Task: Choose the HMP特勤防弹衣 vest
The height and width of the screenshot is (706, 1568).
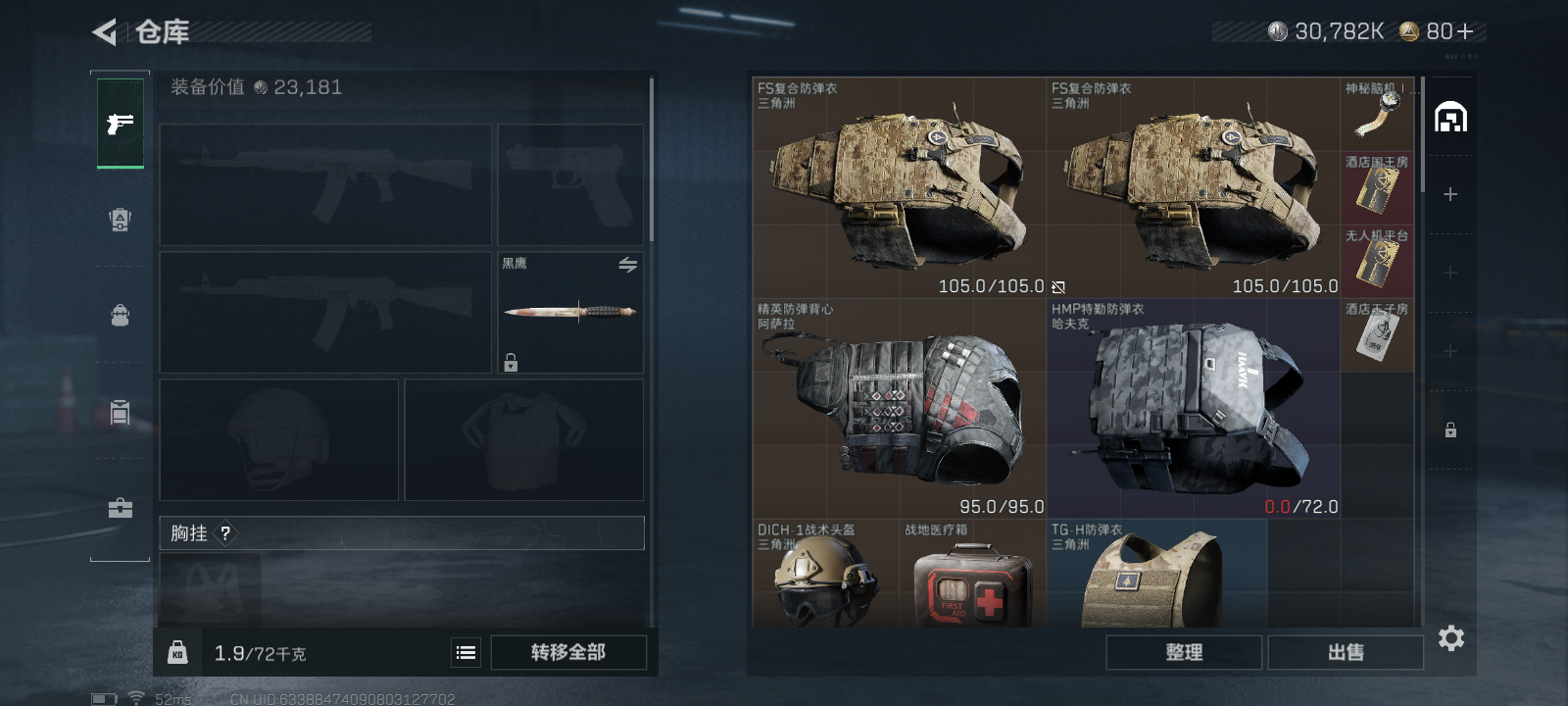Action: pos(1194,409)
